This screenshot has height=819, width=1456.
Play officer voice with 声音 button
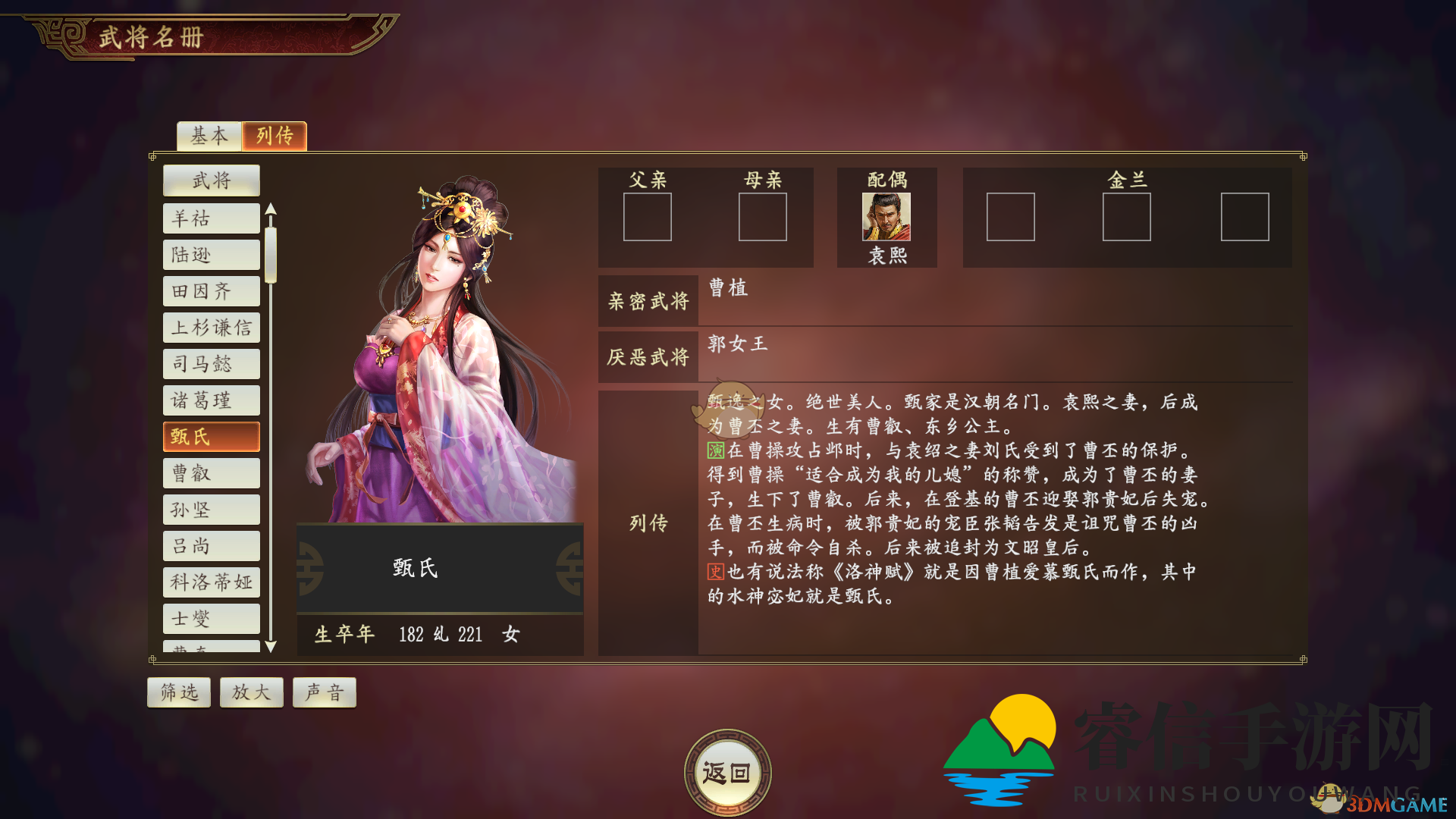coord(324,692)
